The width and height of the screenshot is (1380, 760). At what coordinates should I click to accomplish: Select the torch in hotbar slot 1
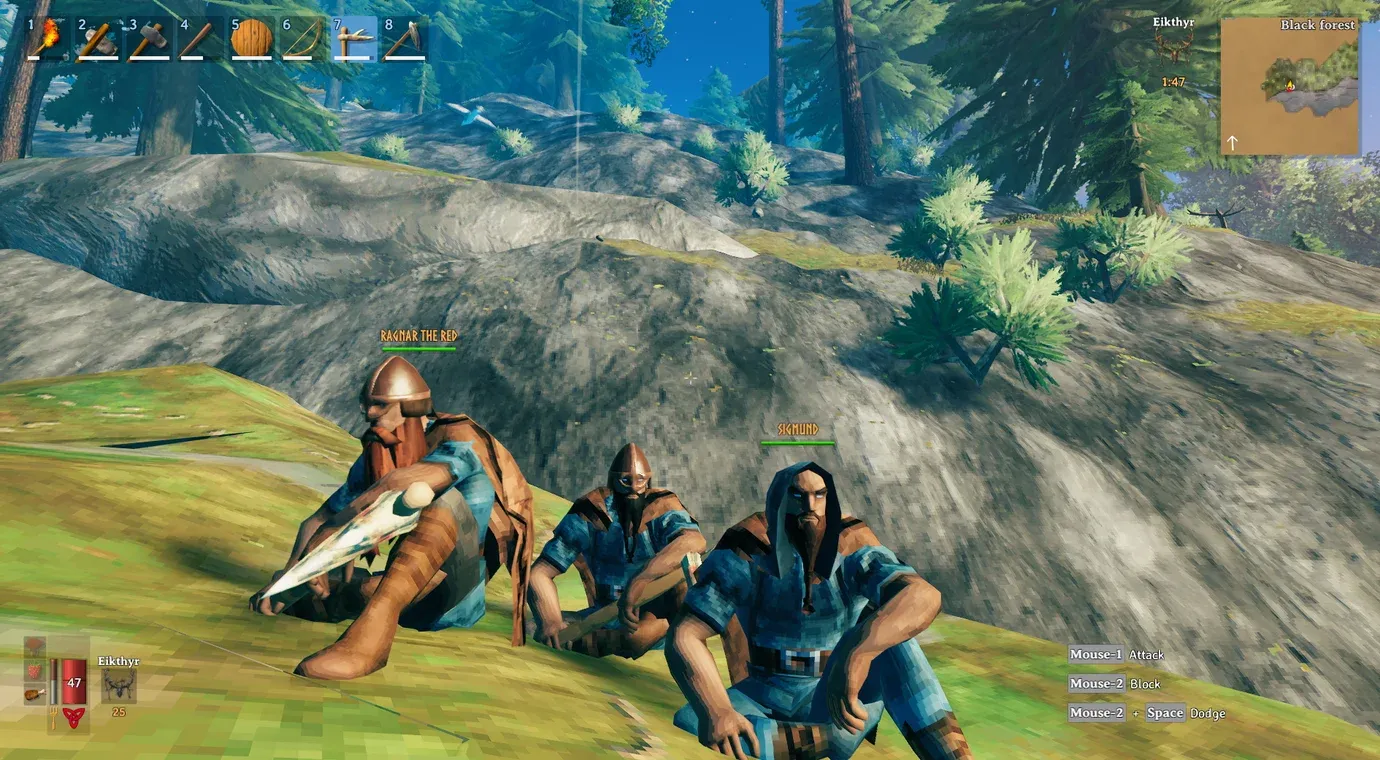(x=45, y=38)
